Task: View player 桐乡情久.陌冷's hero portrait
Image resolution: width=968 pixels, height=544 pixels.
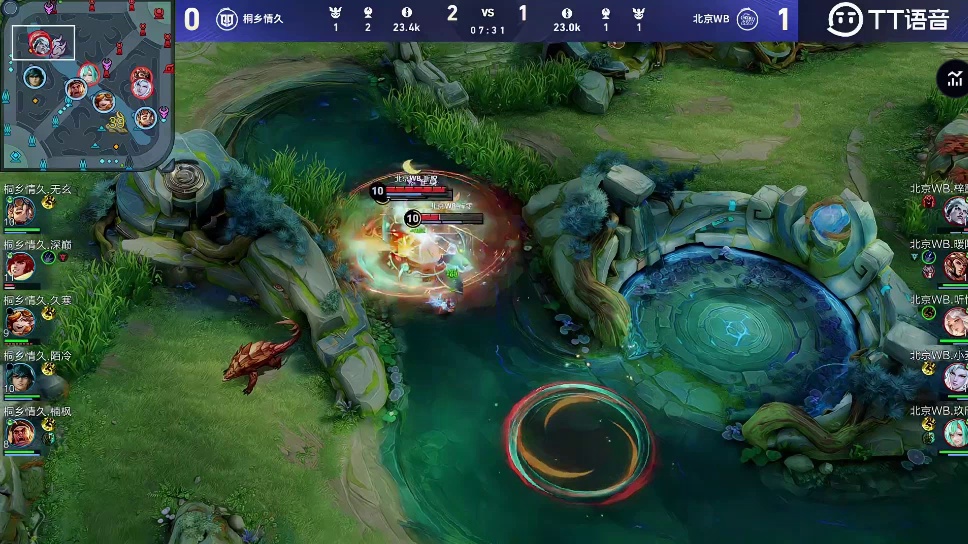Action: click(21, 377)
